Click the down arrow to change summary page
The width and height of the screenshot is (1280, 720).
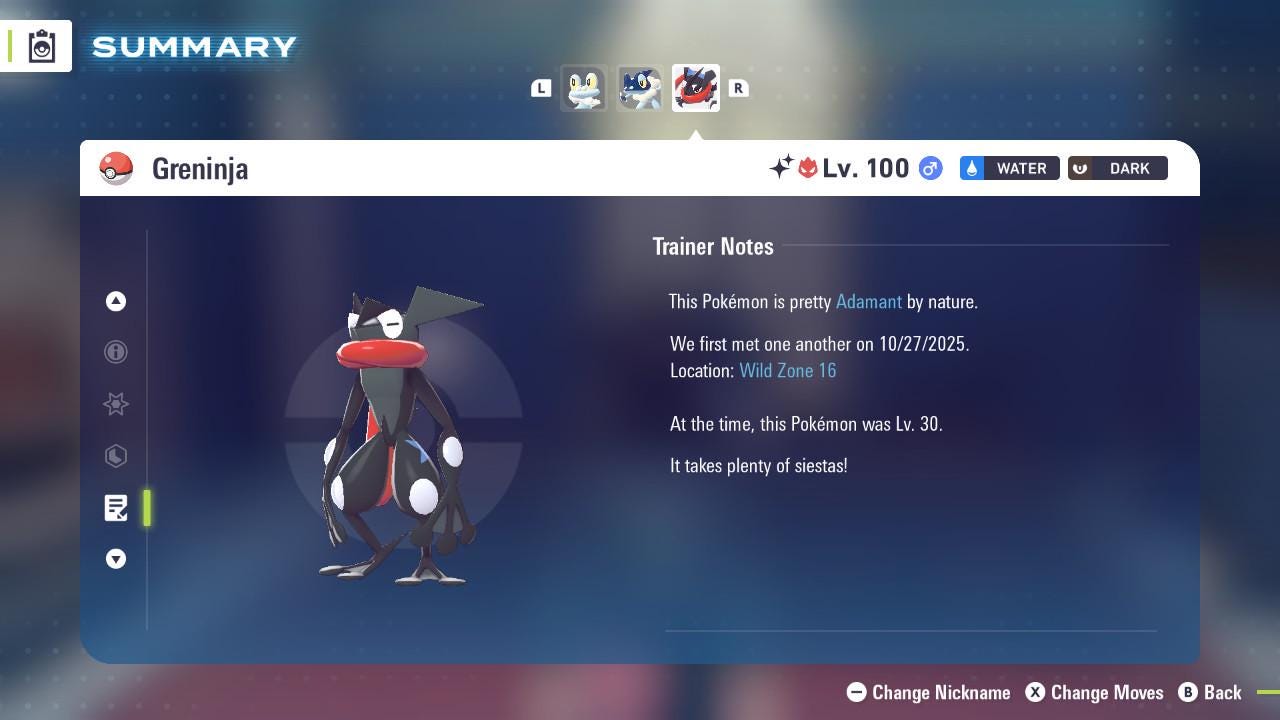116,559
